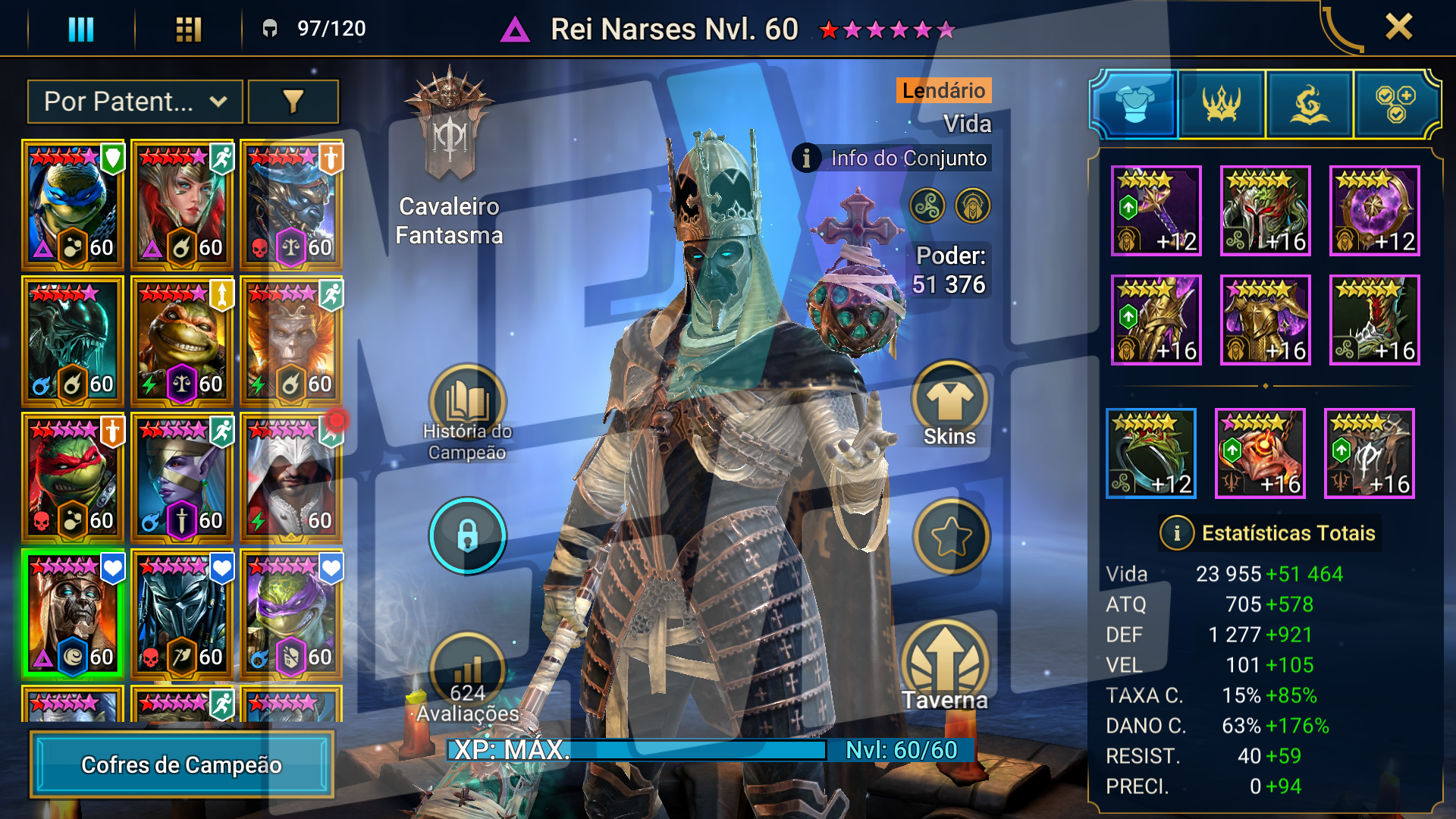View the 624 Avaliações ratings
This screenshot has height=819, width=1456.
[x=467, y=679]
